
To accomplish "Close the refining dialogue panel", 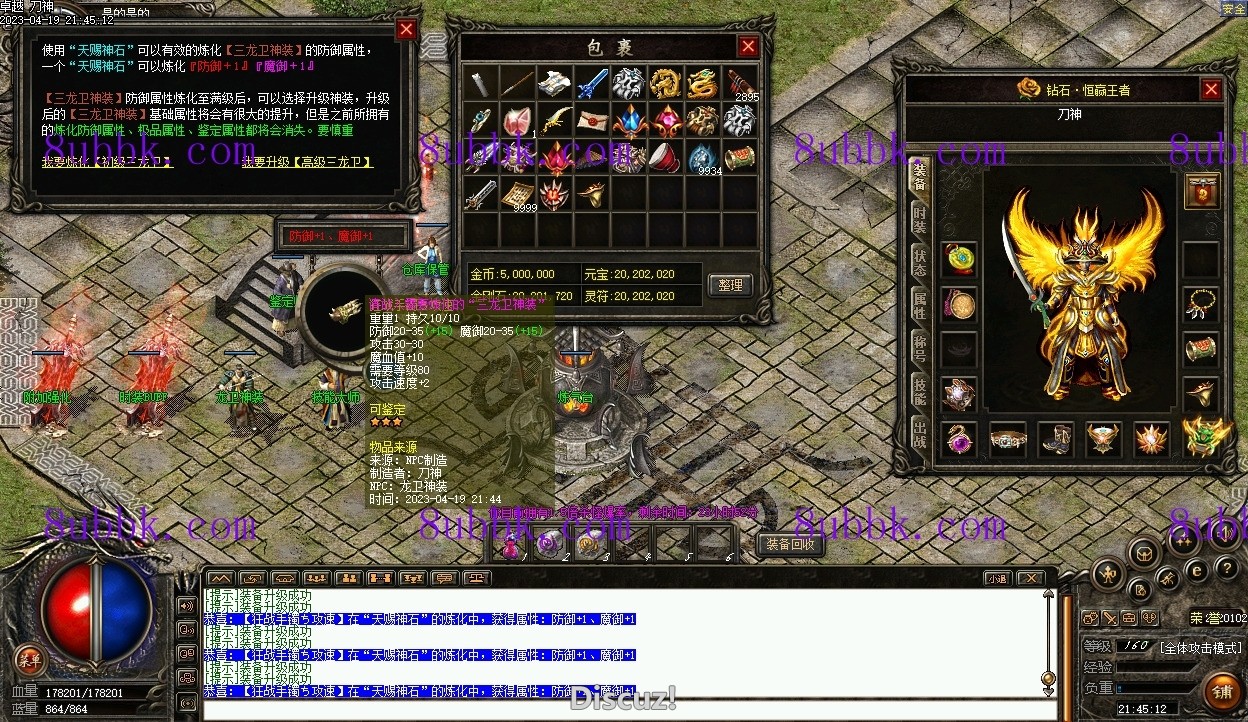I will [406, 29].
